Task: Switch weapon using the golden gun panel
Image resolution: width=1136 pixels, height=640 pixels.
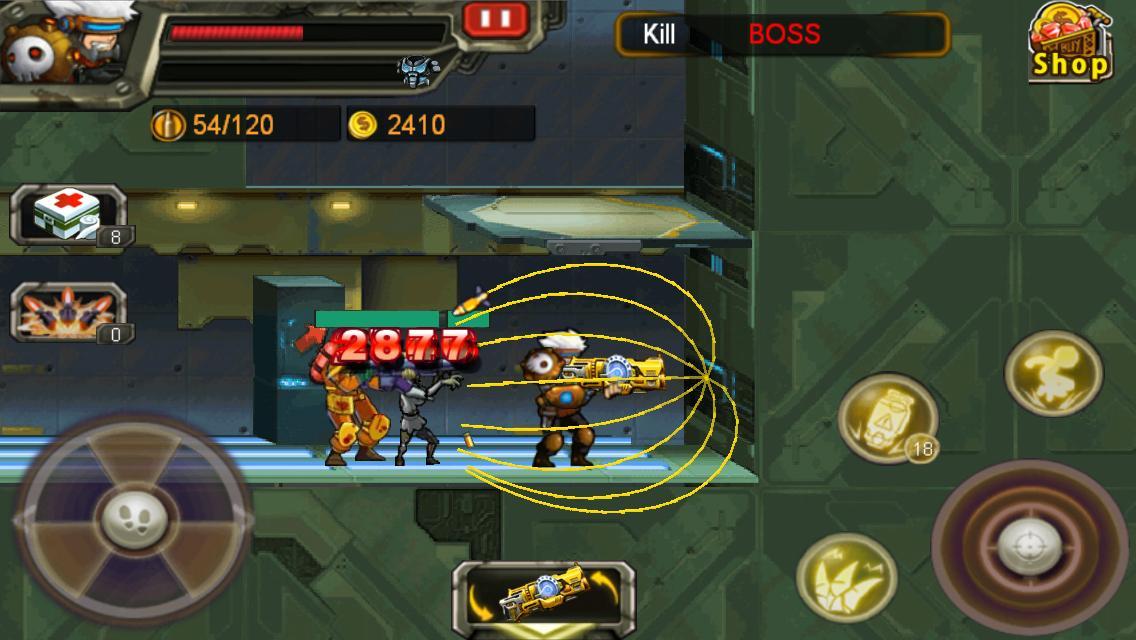Action: click(x=543, y=597)
